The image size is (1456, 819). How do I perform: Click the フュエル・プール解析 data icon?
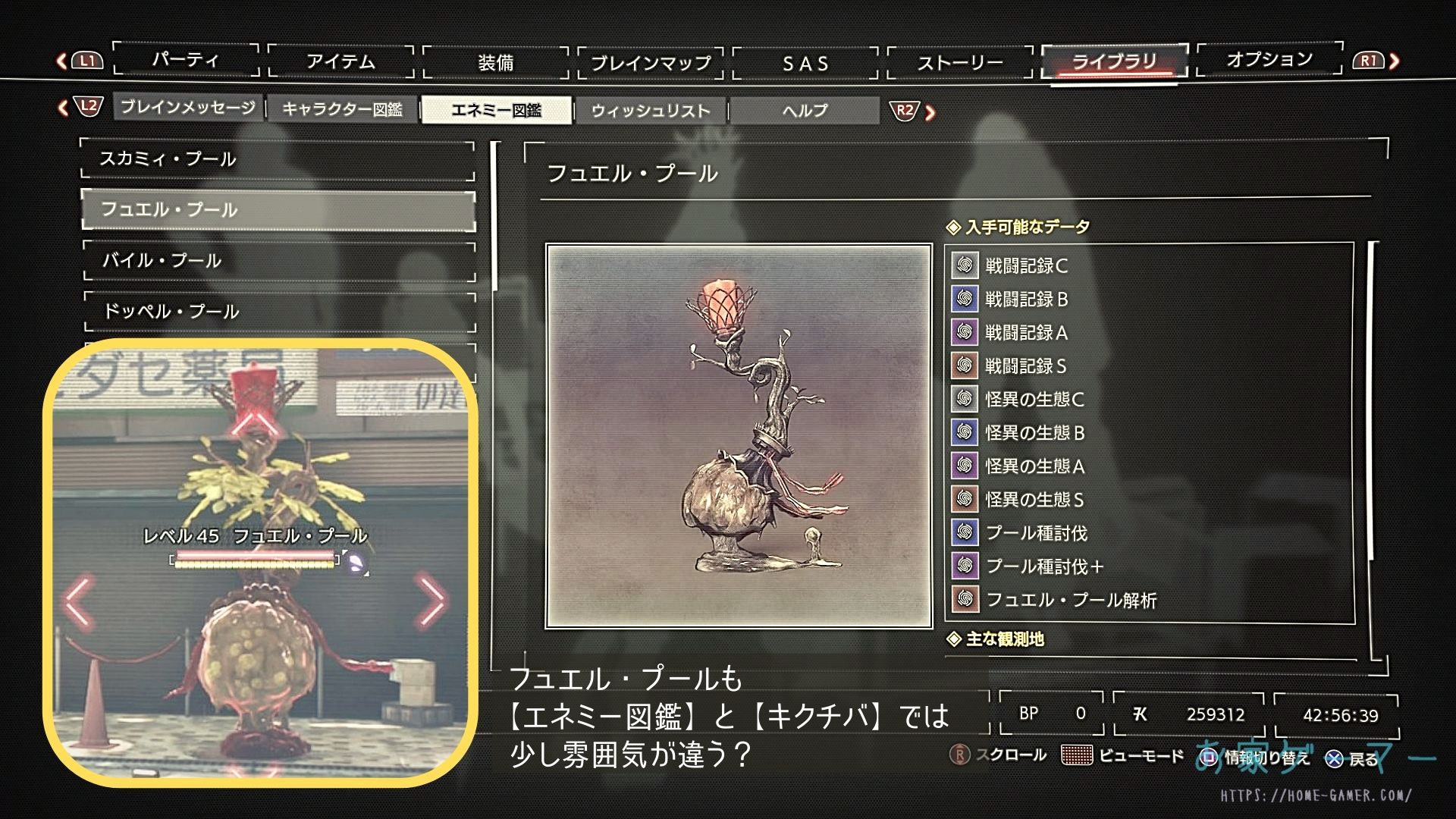click(x=964, y=600)
